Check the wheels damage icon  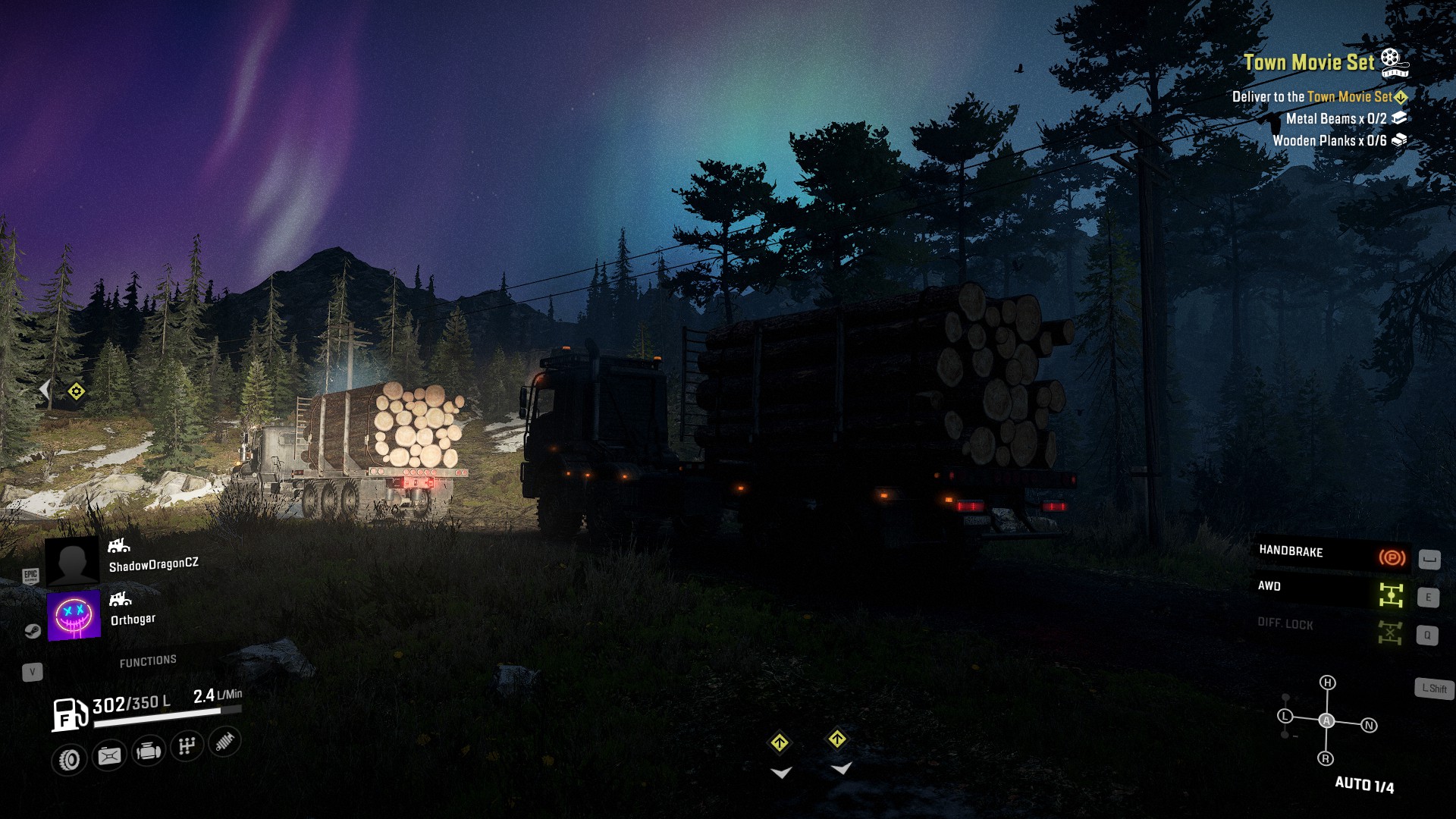tap(70, 759)
